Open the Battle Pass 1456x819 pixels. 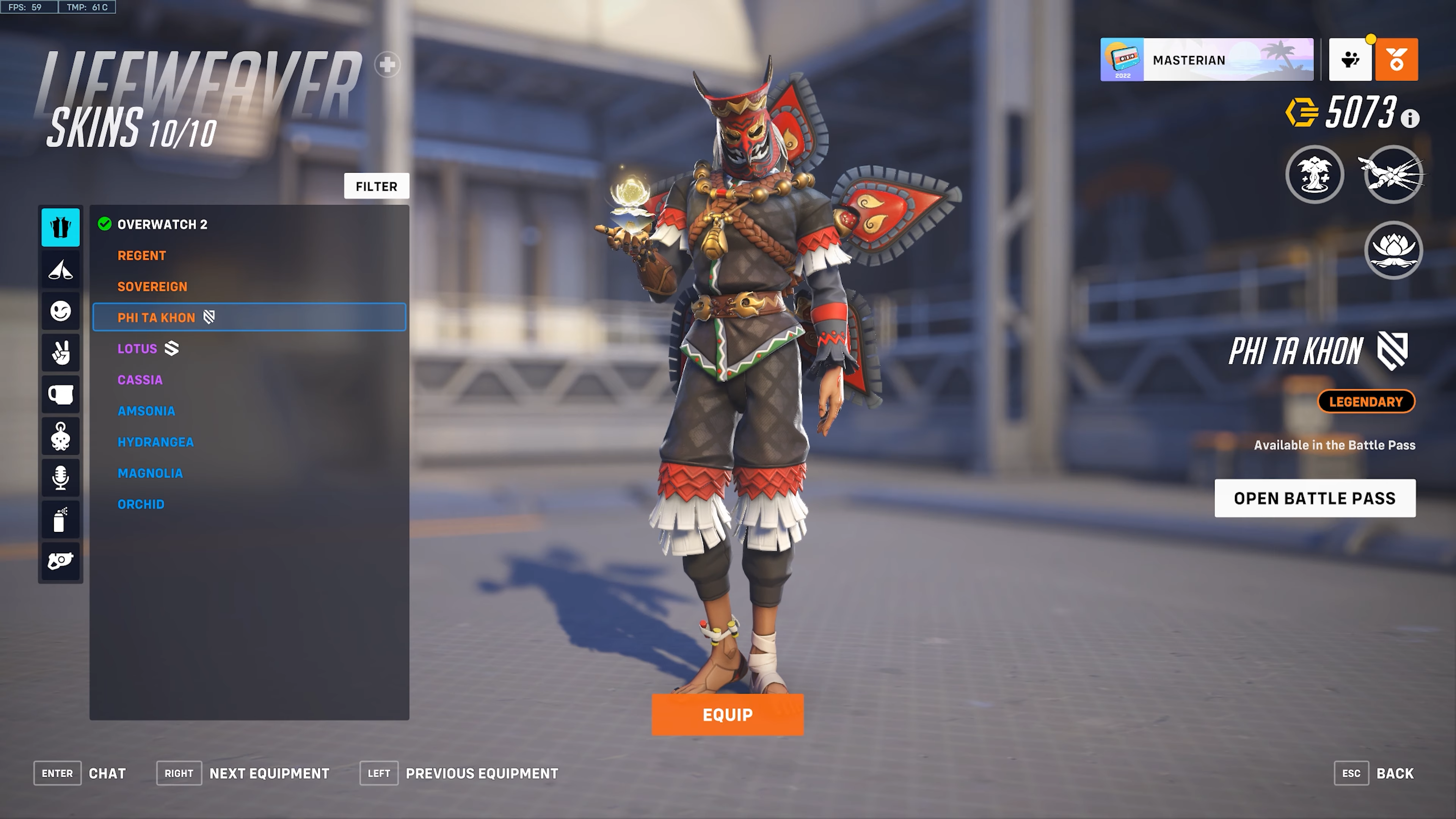coord(1315,498)
